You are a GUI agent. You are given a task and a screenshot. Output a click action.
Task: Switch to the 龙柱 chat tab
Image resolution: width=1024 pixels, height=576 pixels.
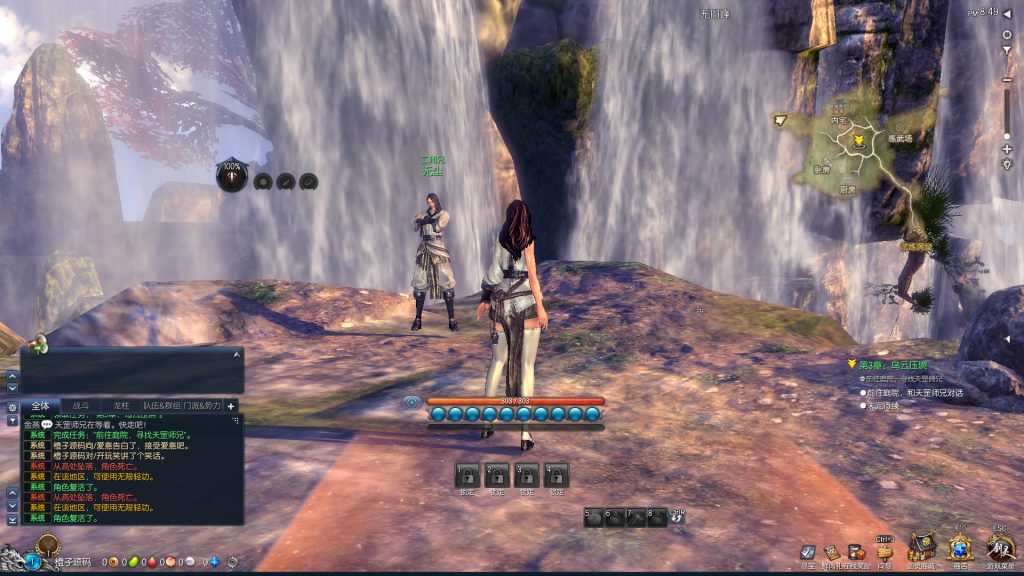[121, 406]
